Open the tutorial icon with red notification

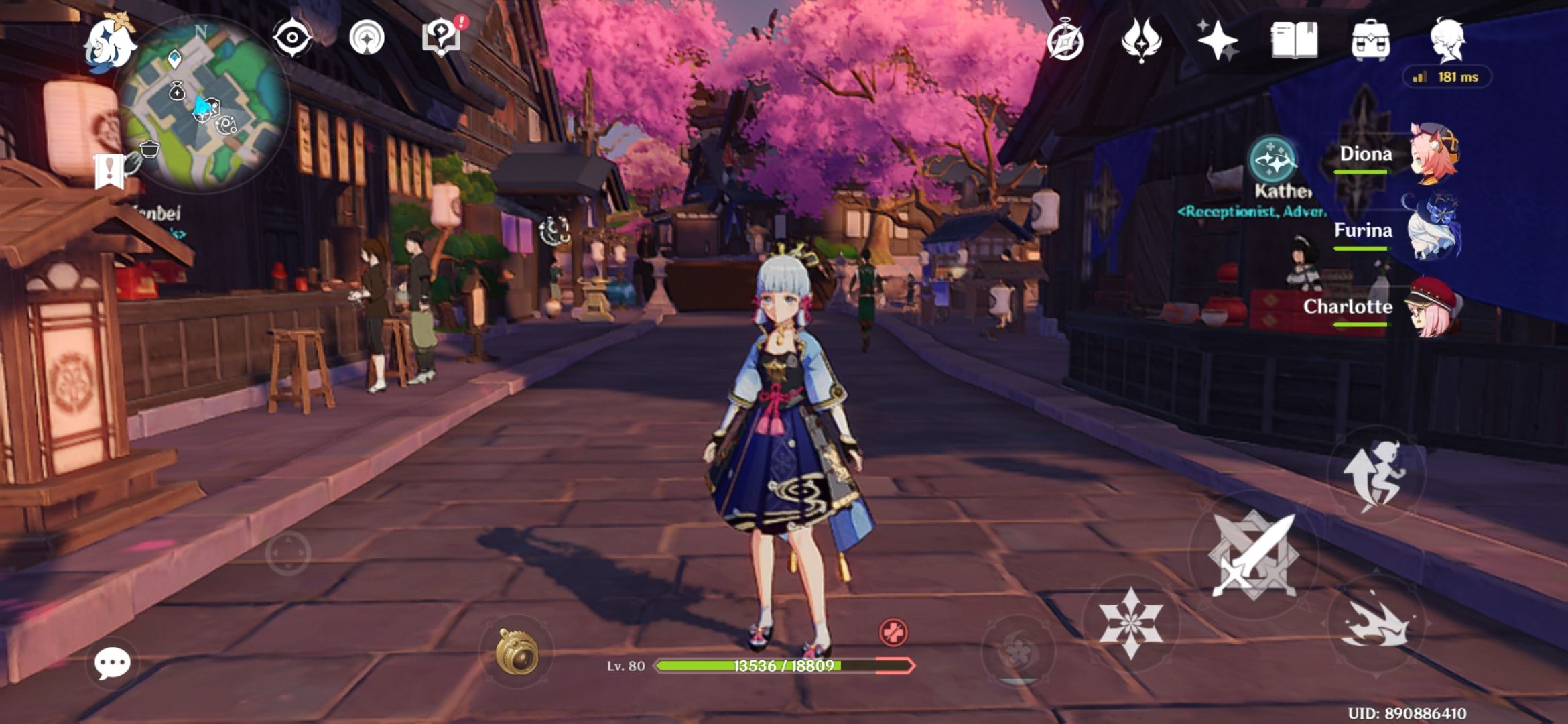(x=444, y=38)
